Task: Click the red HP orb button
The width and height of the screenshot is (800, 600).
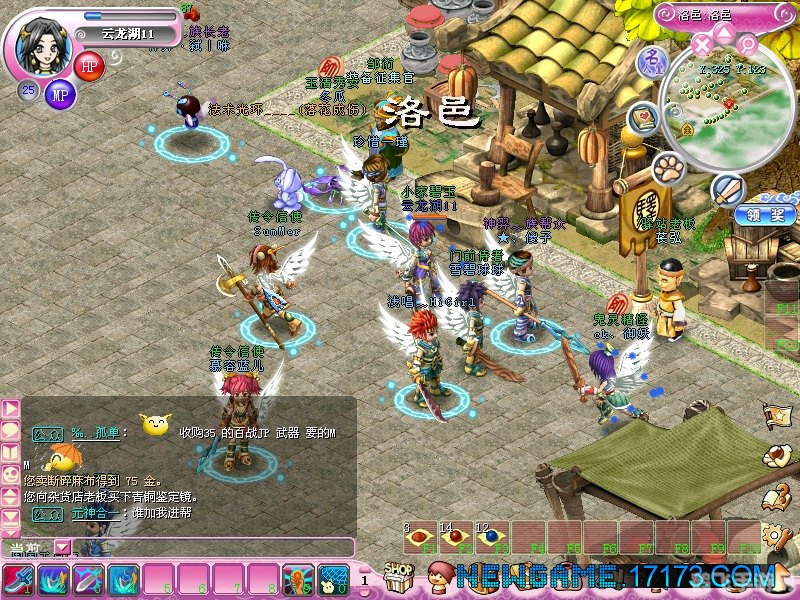Action: click(89, 66)
